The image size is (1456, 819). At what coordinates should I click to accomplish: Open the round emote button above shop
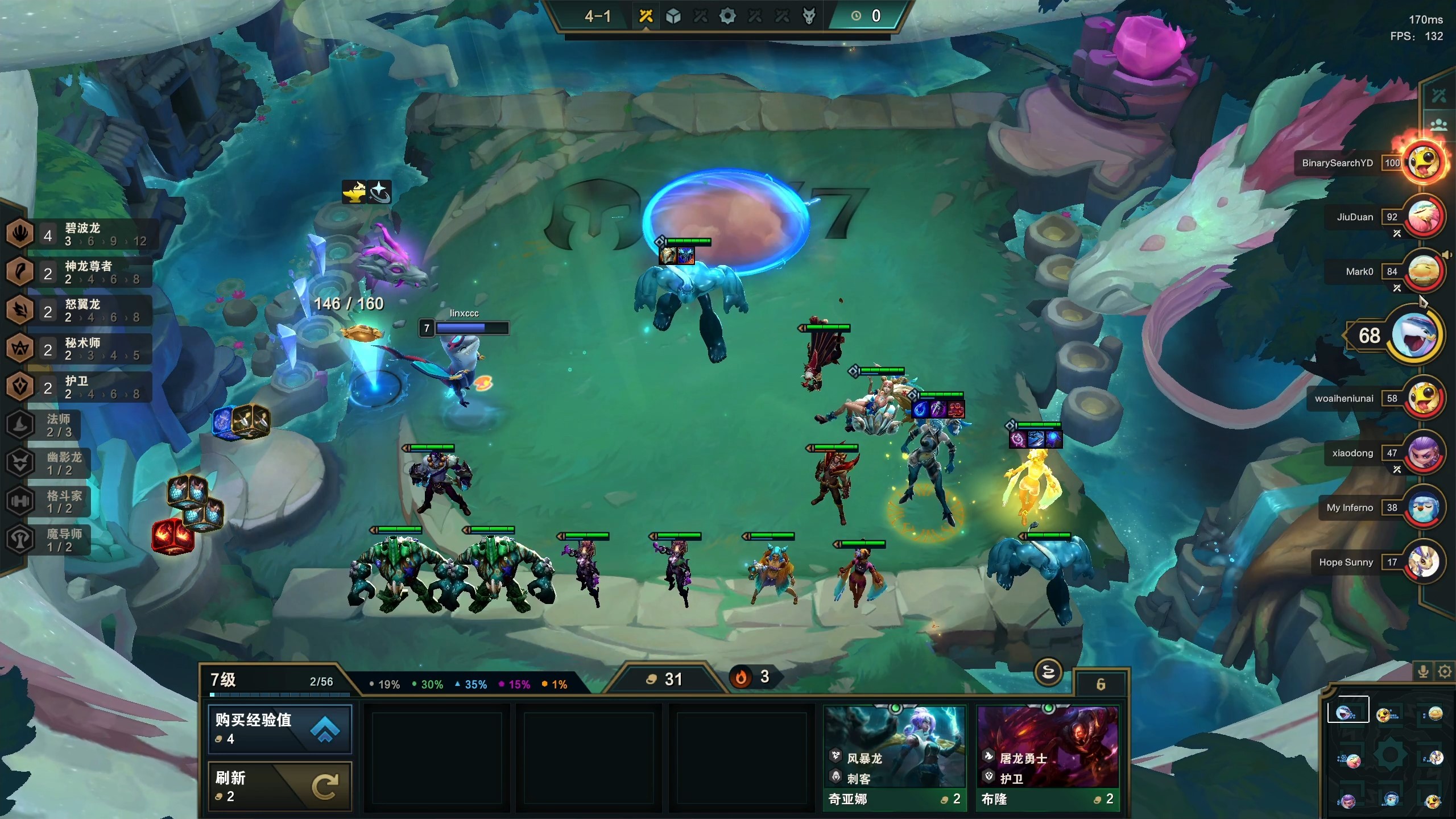1048,673
